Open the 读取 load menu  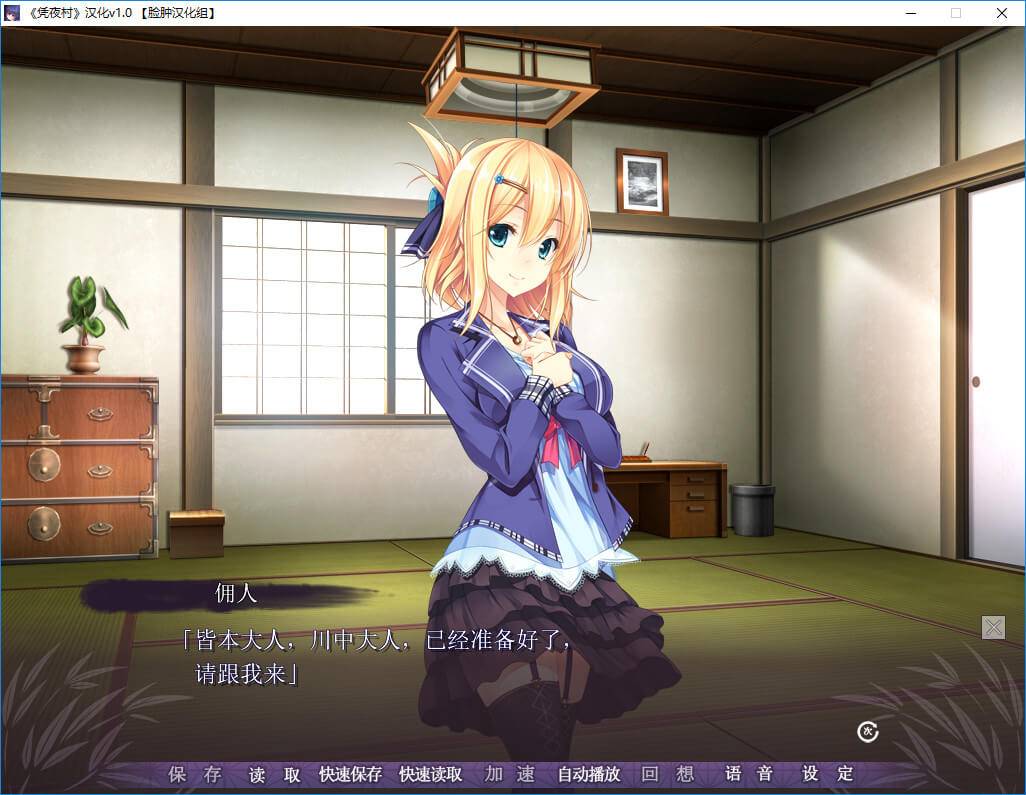(275, 774)
